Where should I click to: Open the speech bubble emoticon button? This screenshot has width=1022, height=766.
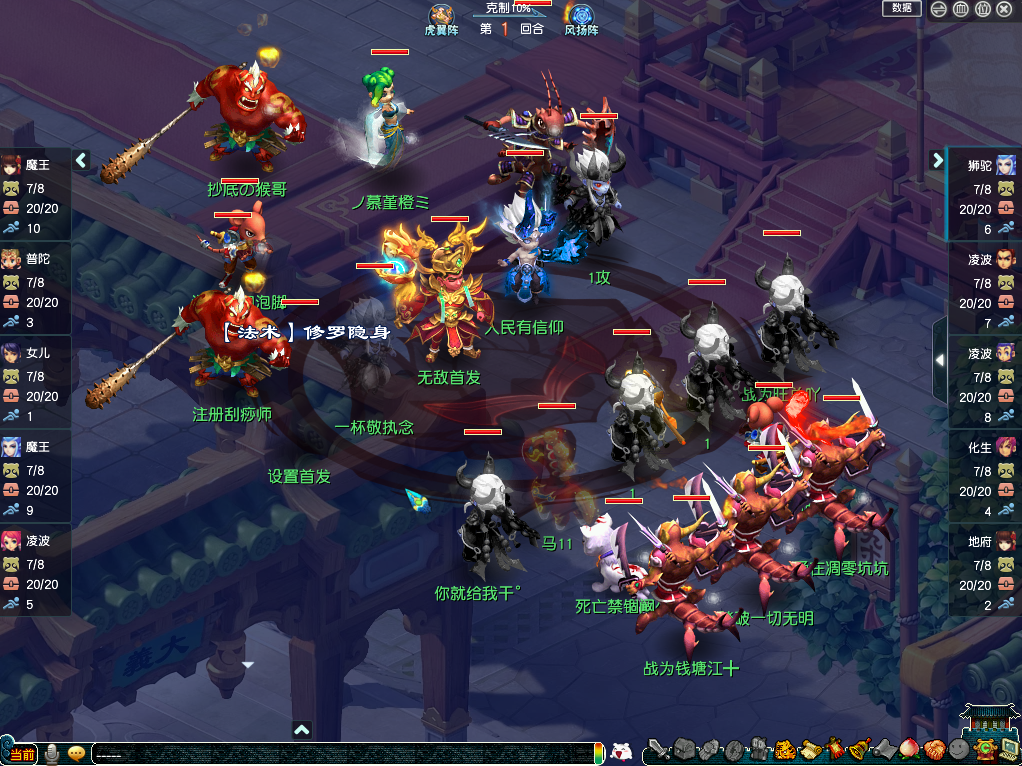76,753
